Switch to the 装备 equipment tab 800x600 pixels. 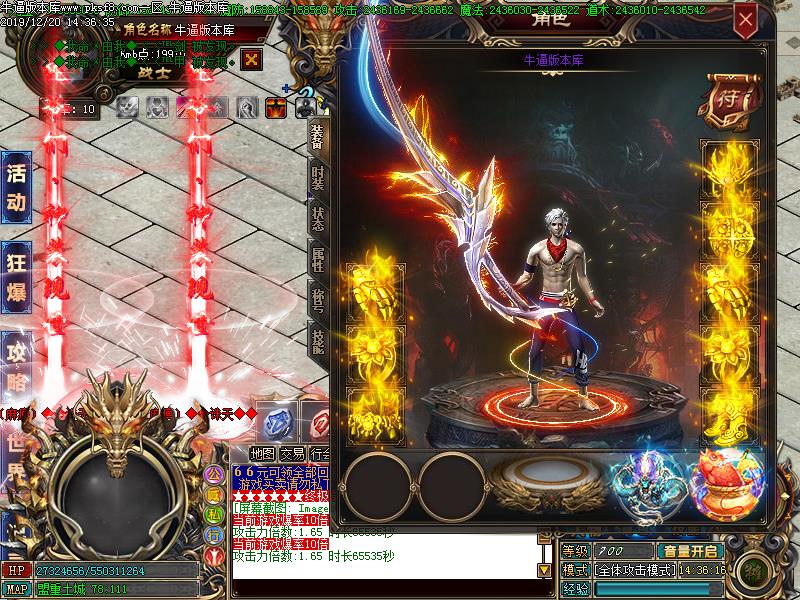(317, 136)
